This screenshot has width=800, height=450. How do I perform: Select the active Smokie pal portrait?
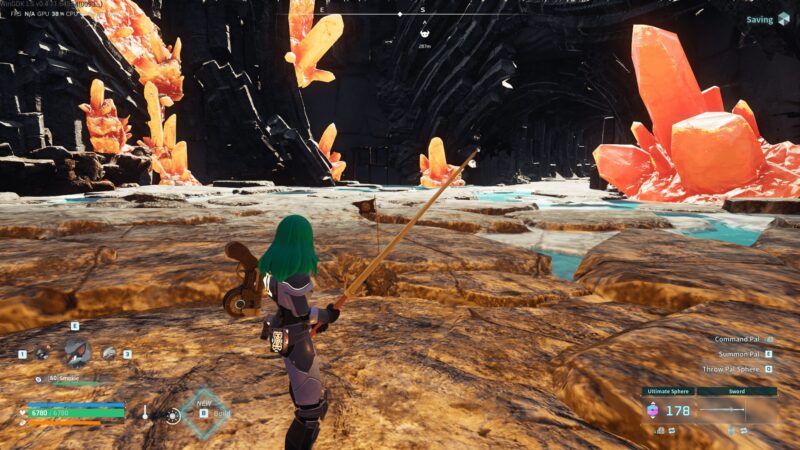(x=76, y=351)
